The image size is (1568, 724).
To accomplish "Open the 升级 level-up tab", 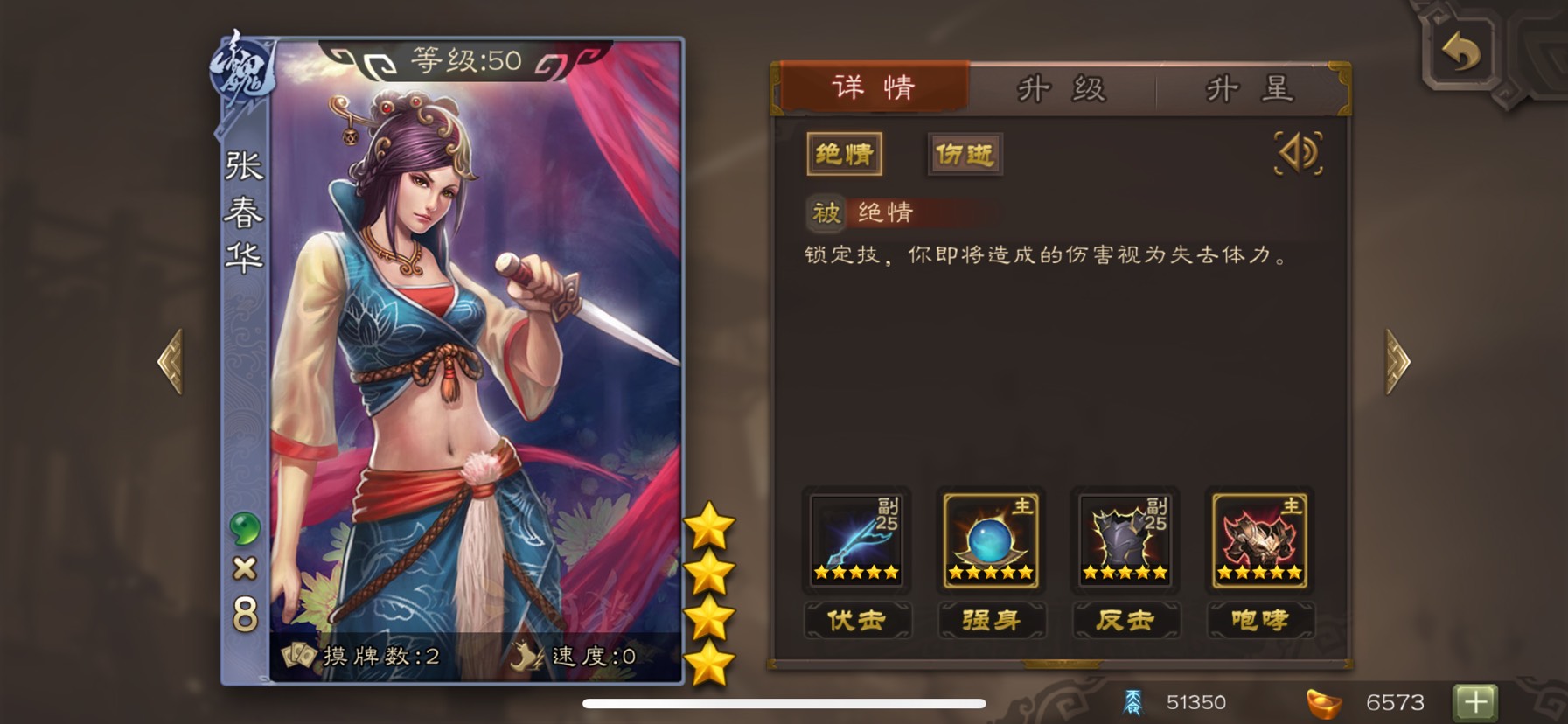I will point(1062,89).
